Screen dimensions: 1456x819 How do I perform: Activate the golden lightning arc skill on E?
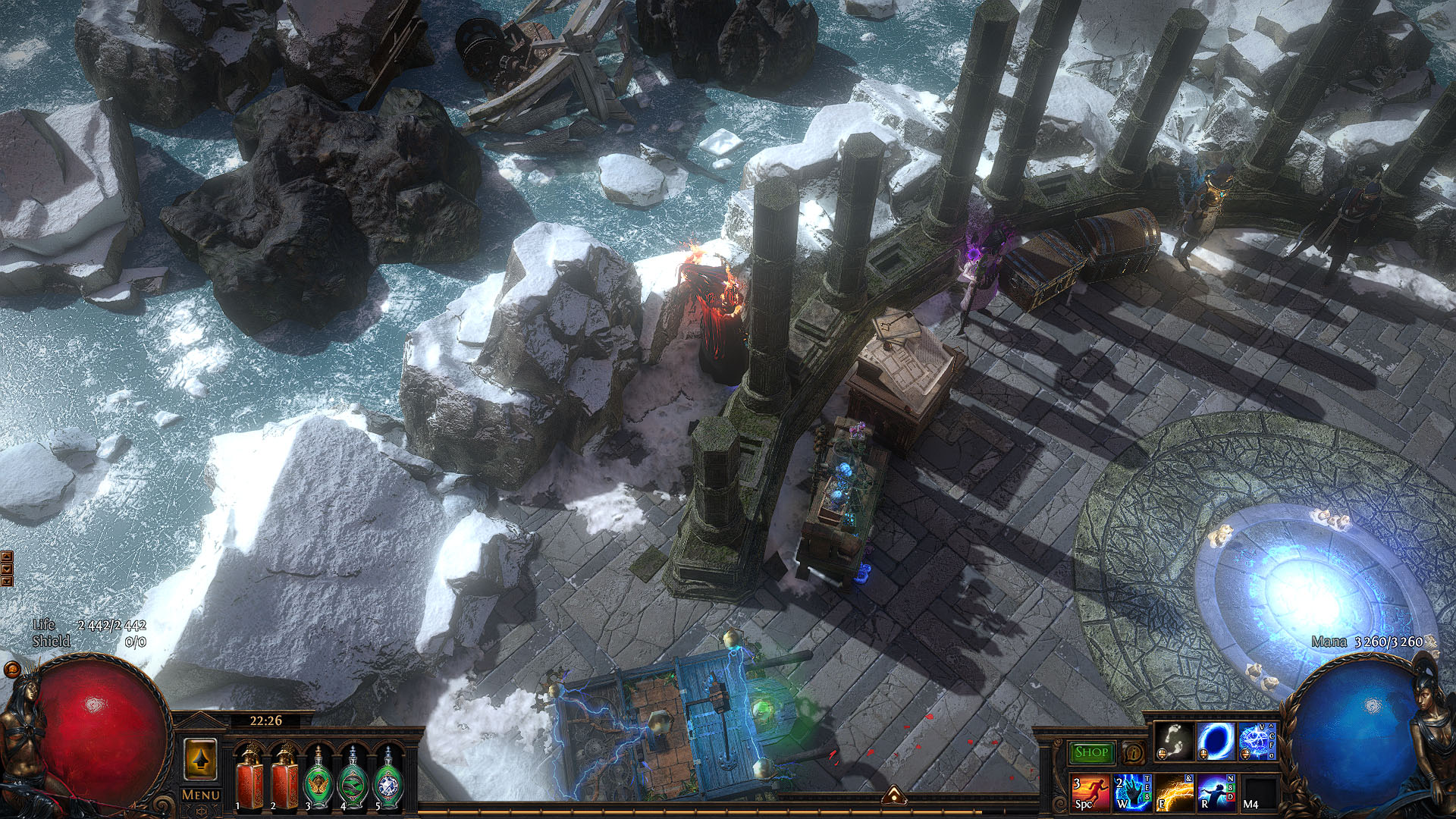(1174, 792)
